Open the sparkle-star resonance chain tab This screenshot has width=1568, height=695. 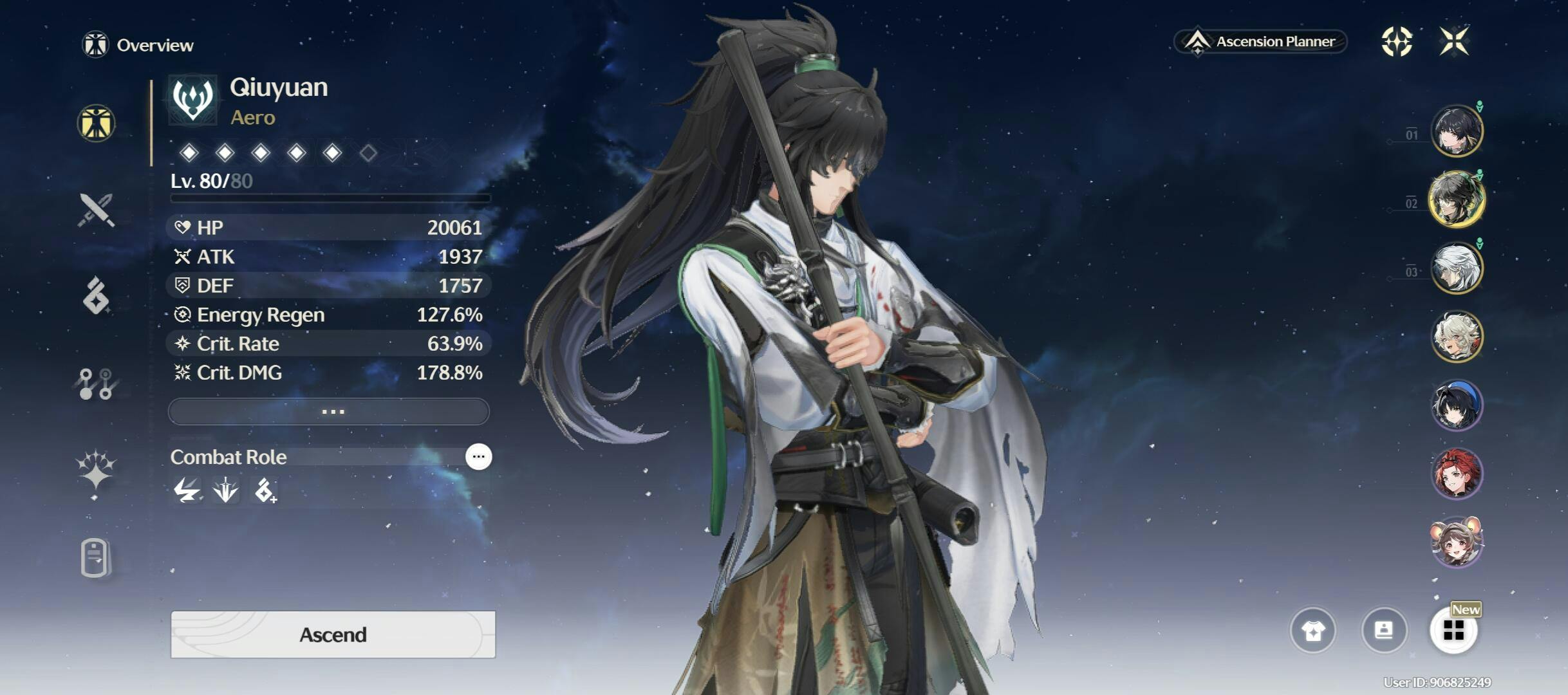[x=96, y=470]
